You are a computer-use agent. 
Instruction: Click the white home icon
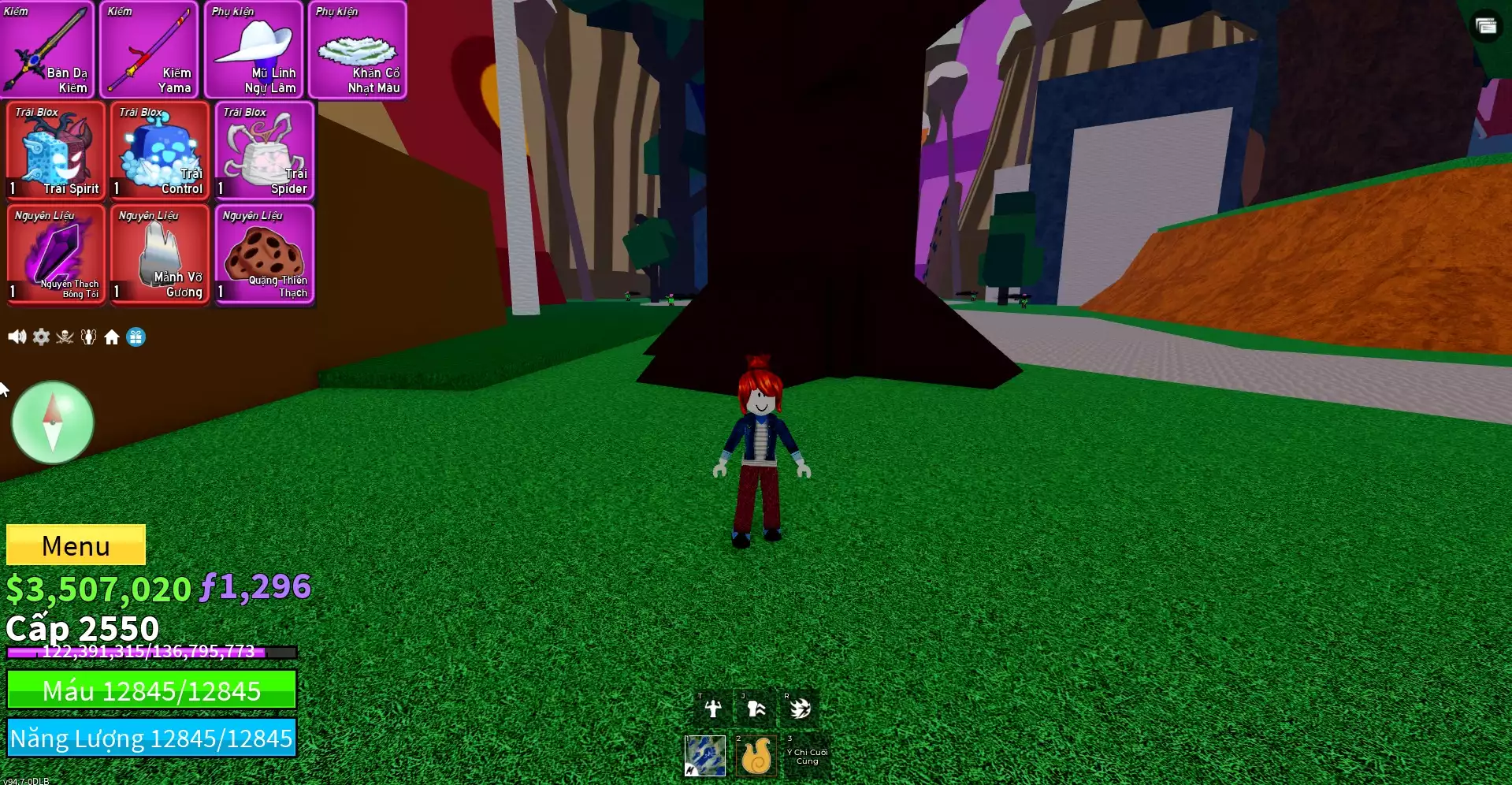112,337
